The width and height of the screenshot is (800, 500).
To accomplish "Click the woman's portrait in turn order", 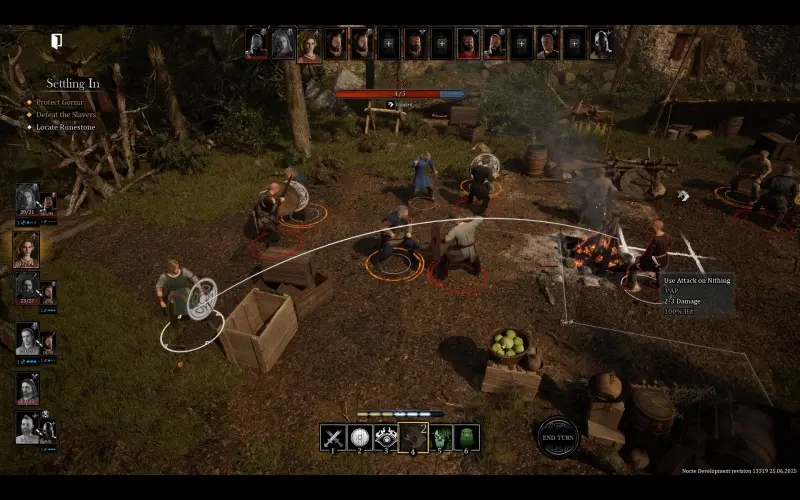I will point(309,44).
